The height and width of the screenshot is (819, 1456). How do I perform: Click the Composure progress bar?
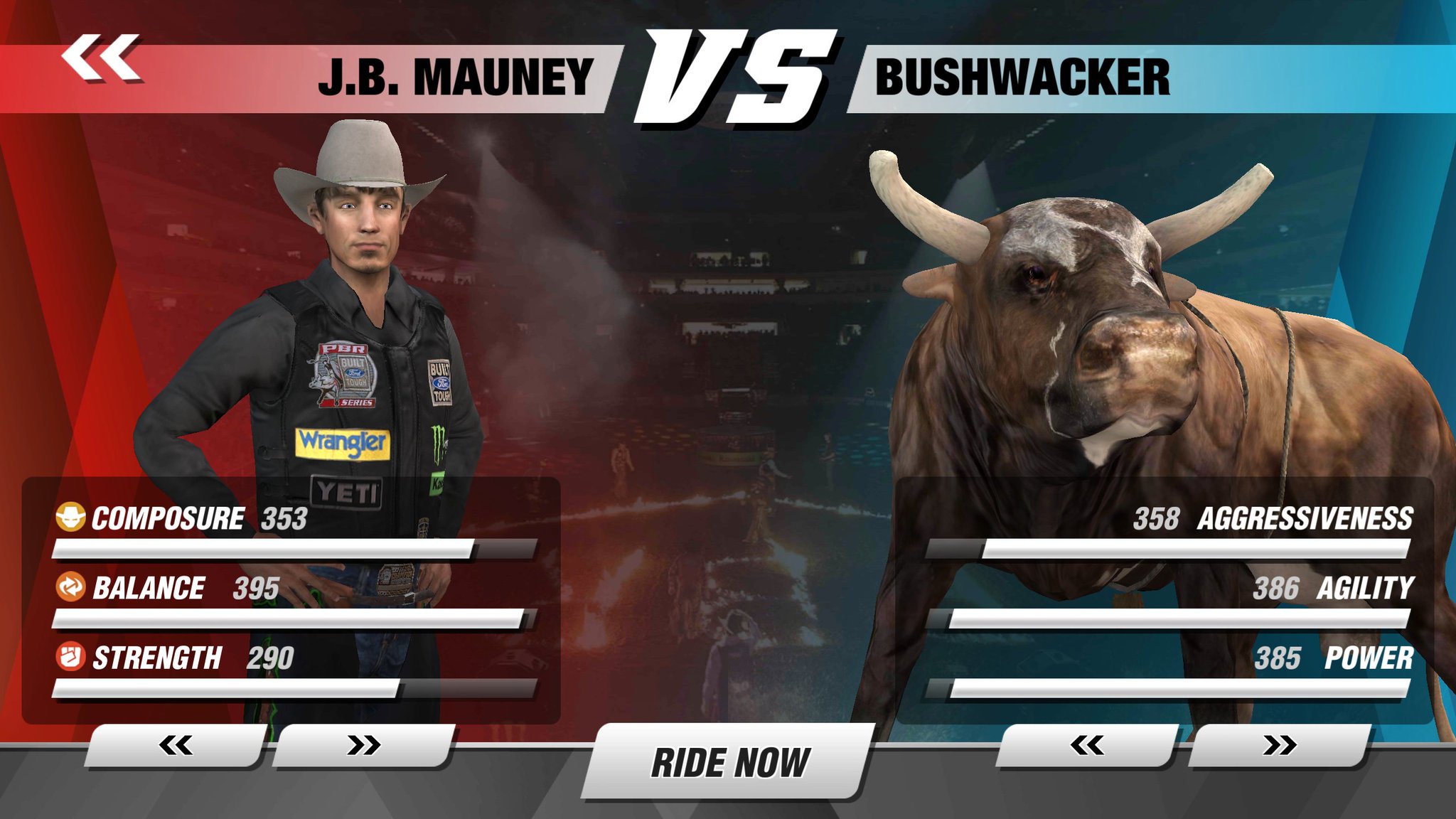[x=284, y=549]
